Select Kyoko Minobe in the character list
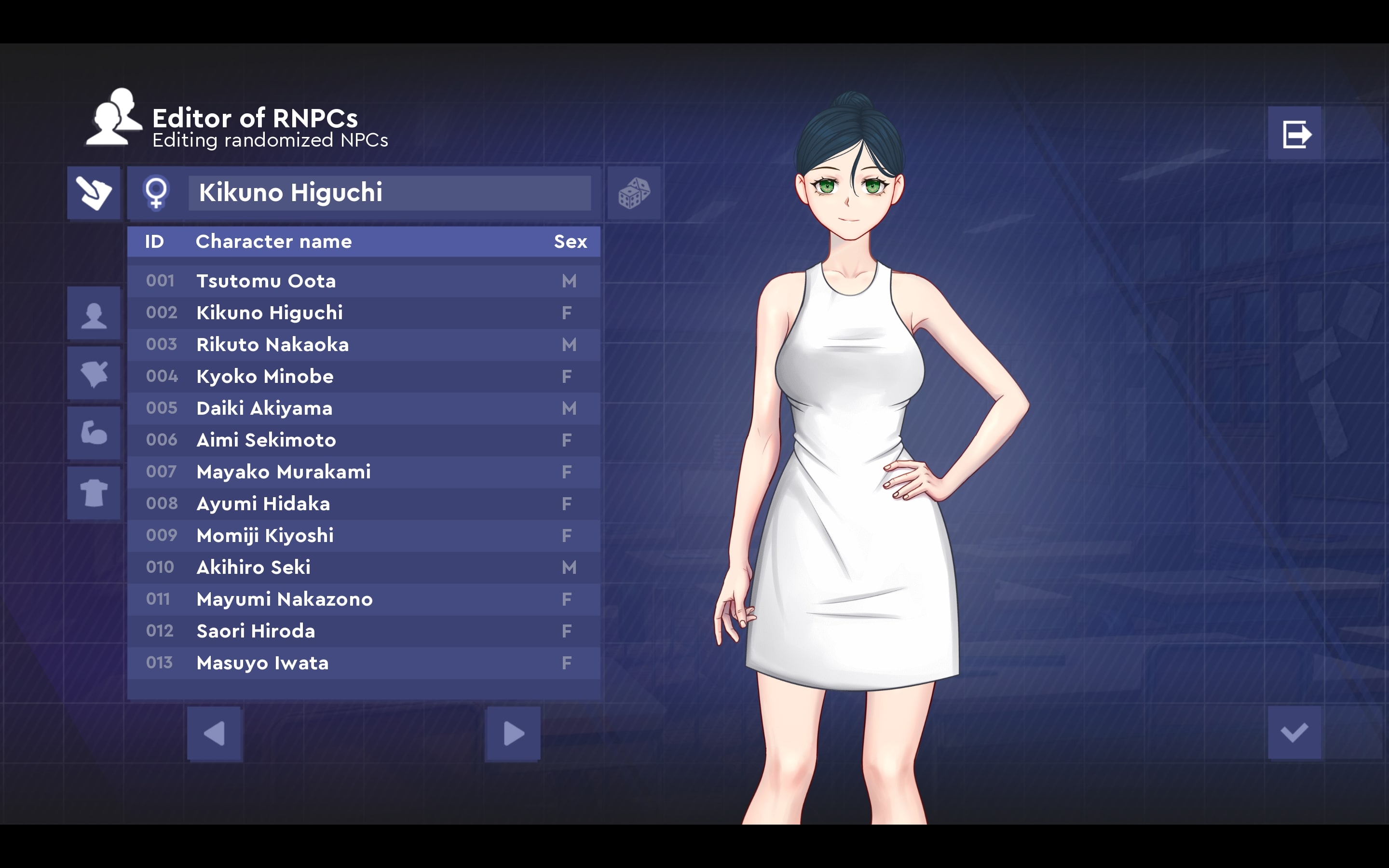Screen dimensions: 1389x868 [x=363, y=377]
